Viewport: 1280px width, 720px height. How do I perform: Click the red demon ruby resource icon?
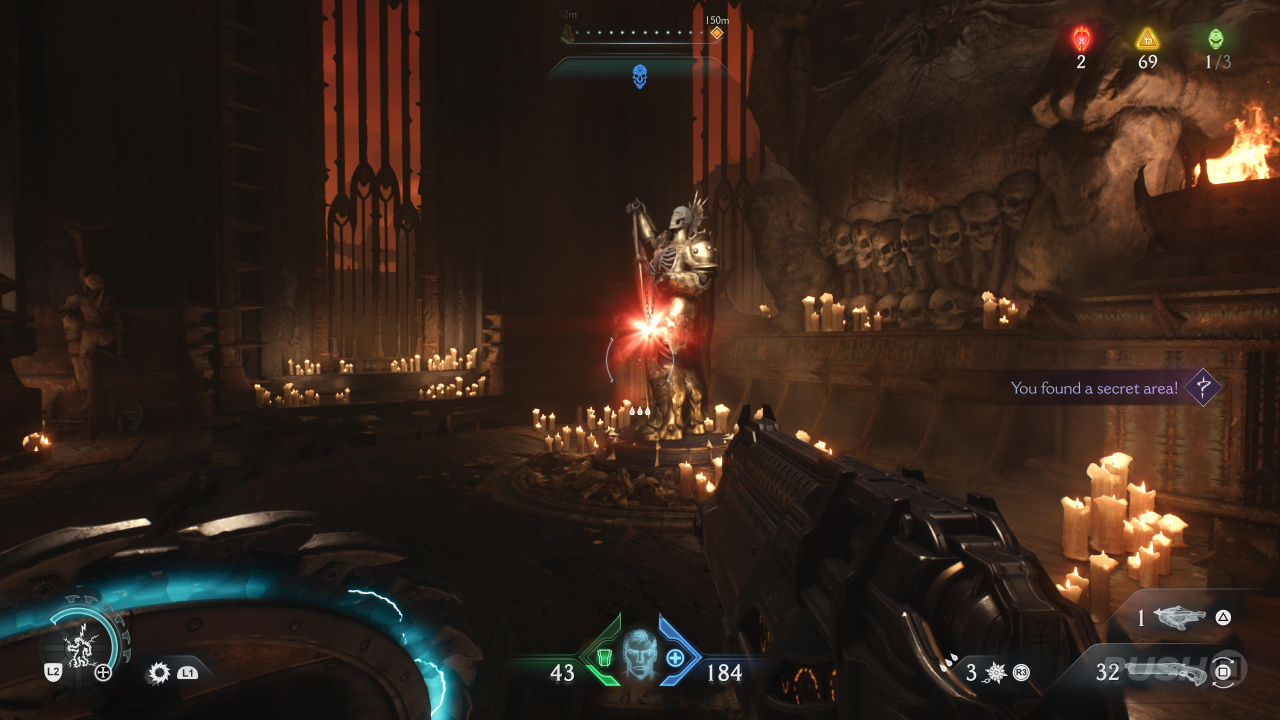point(1081,39)
